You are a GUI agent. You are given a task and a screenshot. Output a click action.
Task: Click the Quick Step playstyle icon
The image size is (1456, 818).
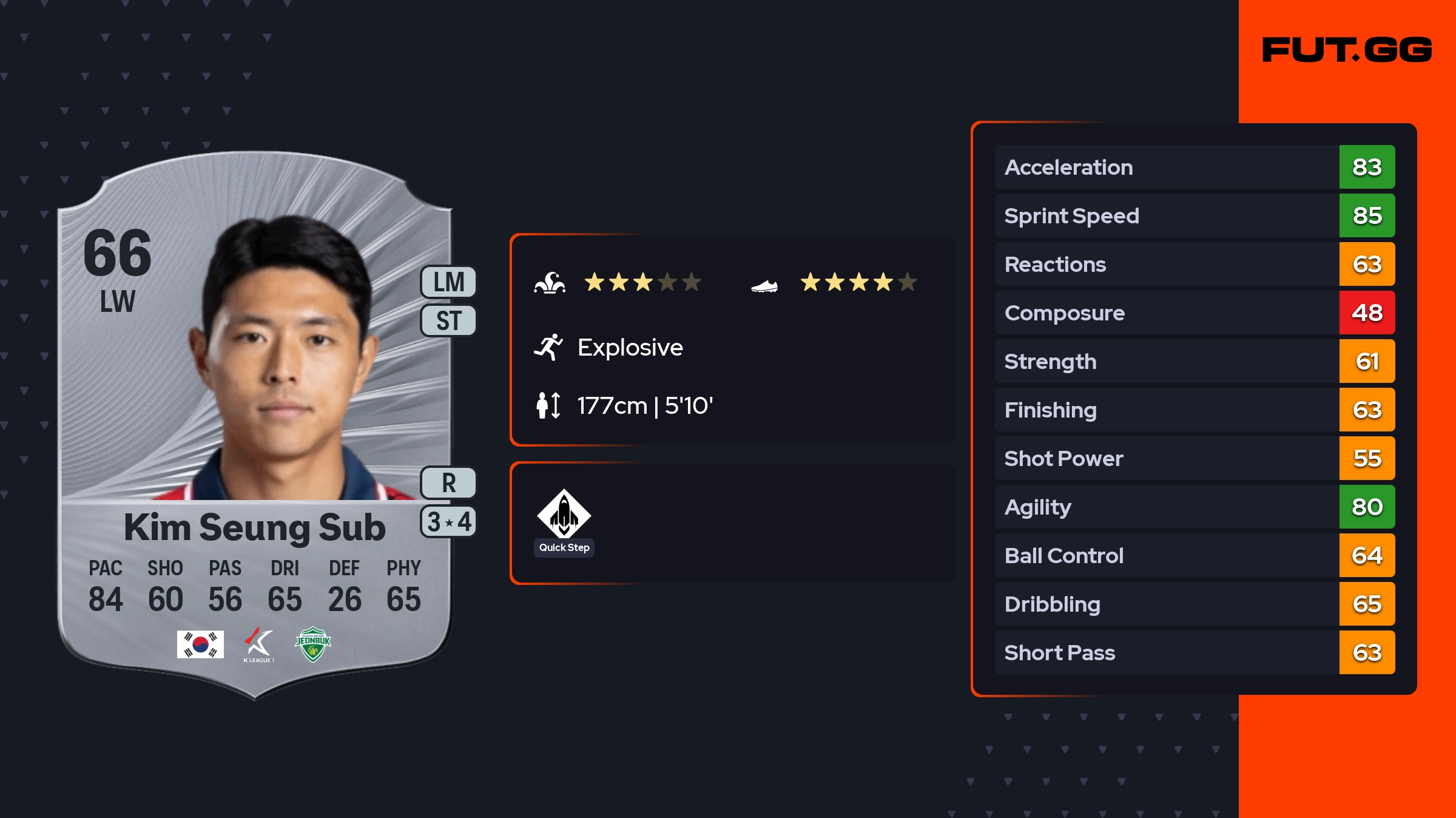click(564, 515)
